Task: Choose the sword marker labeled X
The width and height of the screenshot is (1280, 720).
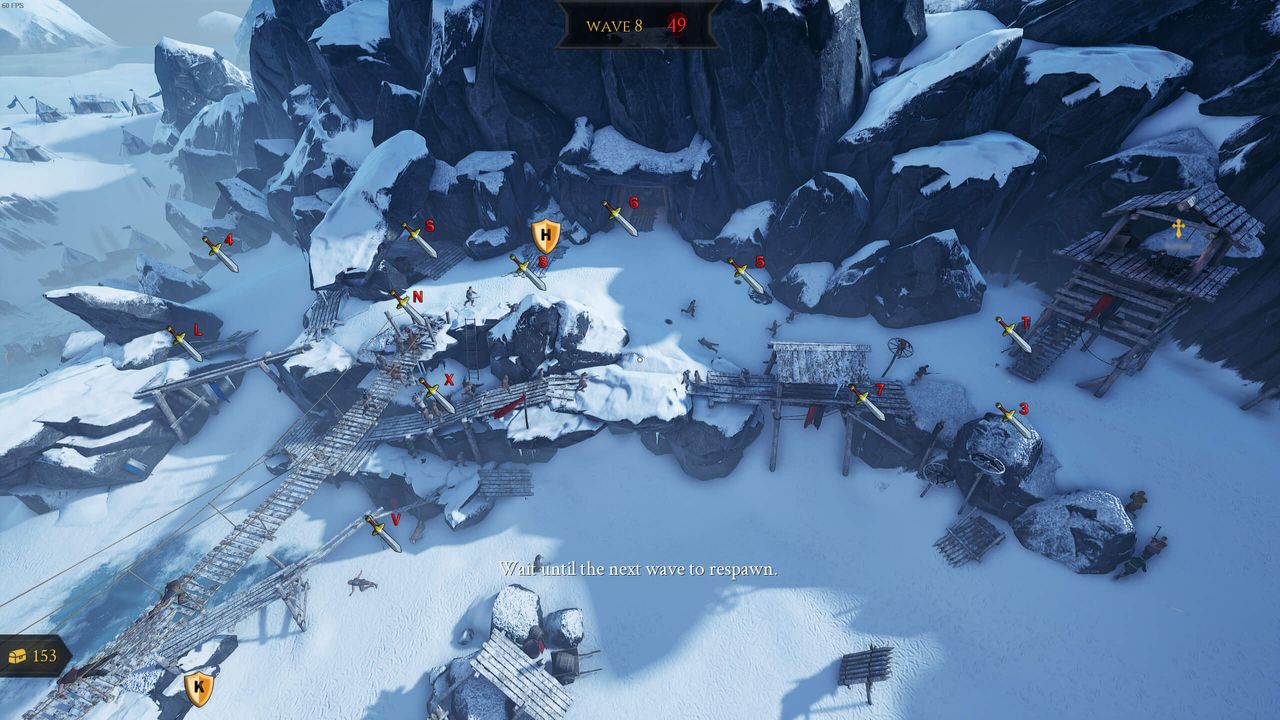Action: (437, 394)
